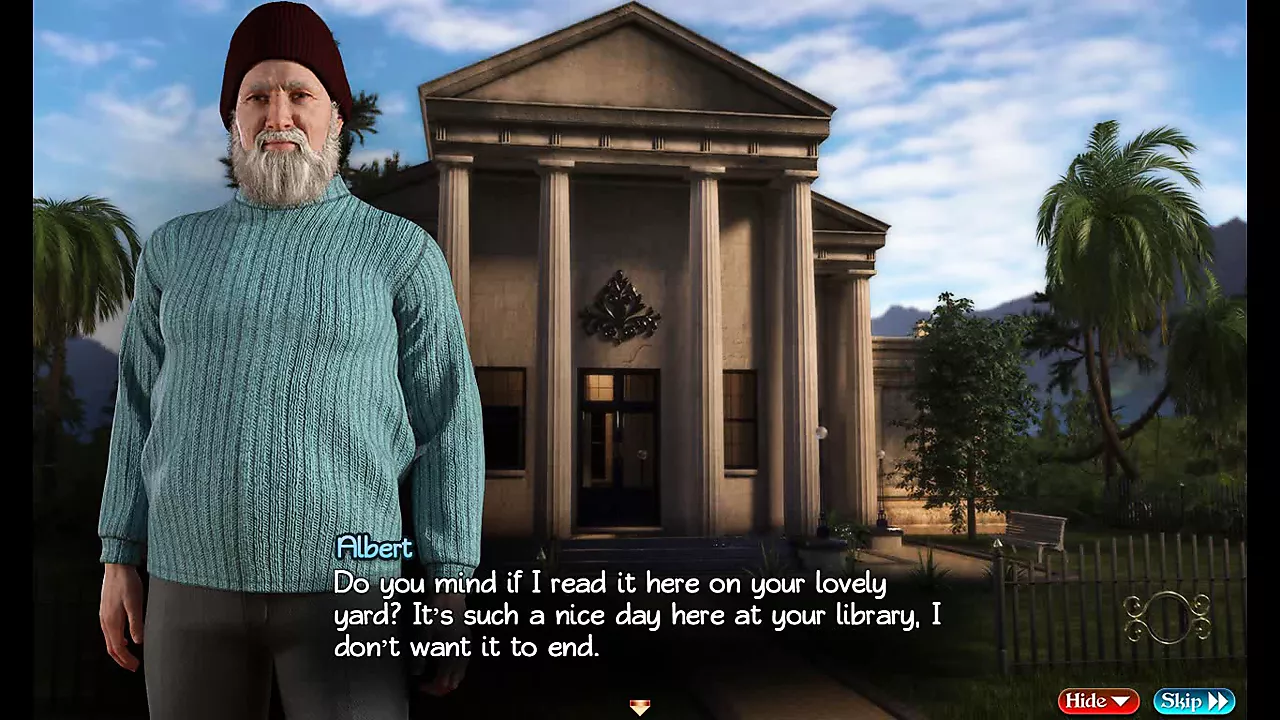Skip the conversation with the Skip button
Viewport: 1280px width, 720px height.
pyautogui.click(x=1194, y=701)
